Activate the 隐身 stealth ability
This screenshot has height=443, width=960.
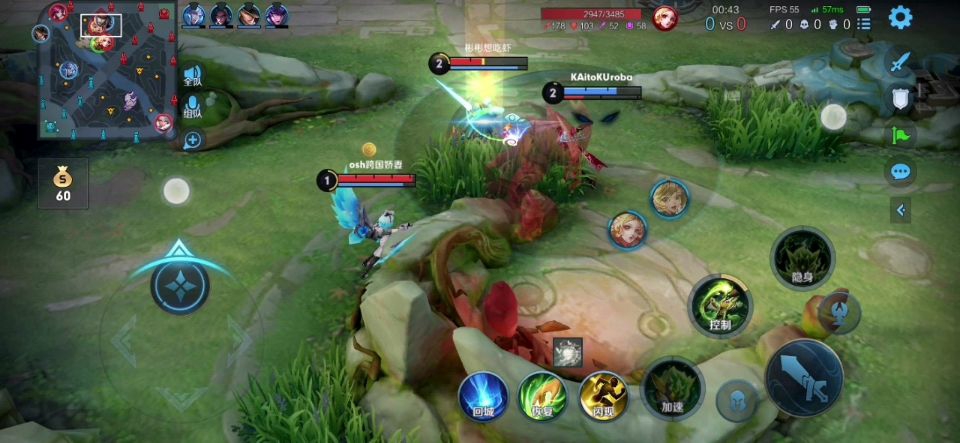[x=802, y=258]
